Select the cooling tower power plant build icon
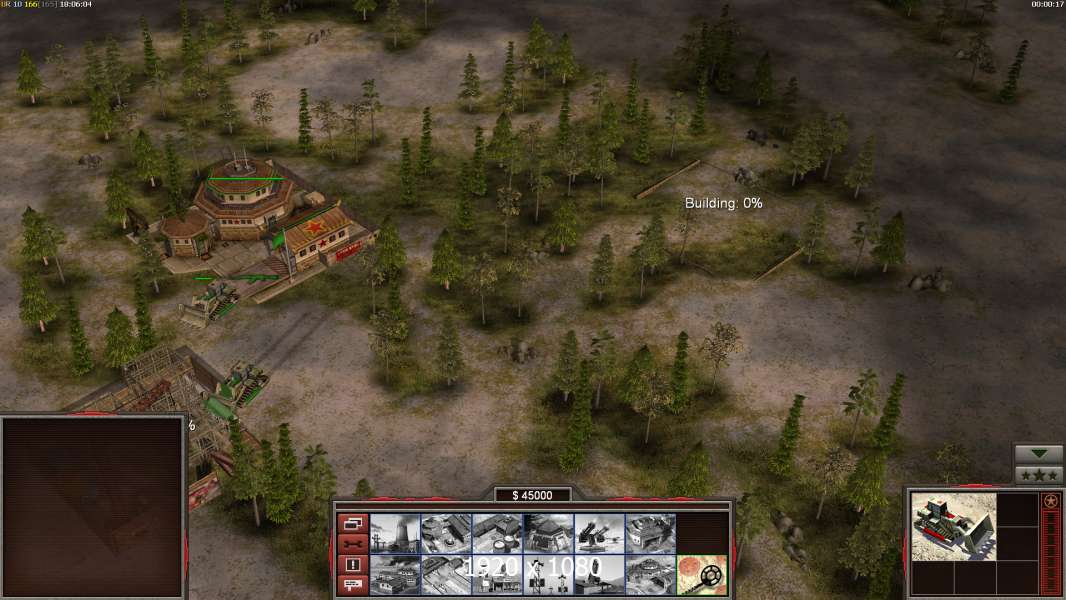Viewport: 1066px width, 600px height. [x=396, y=533]
